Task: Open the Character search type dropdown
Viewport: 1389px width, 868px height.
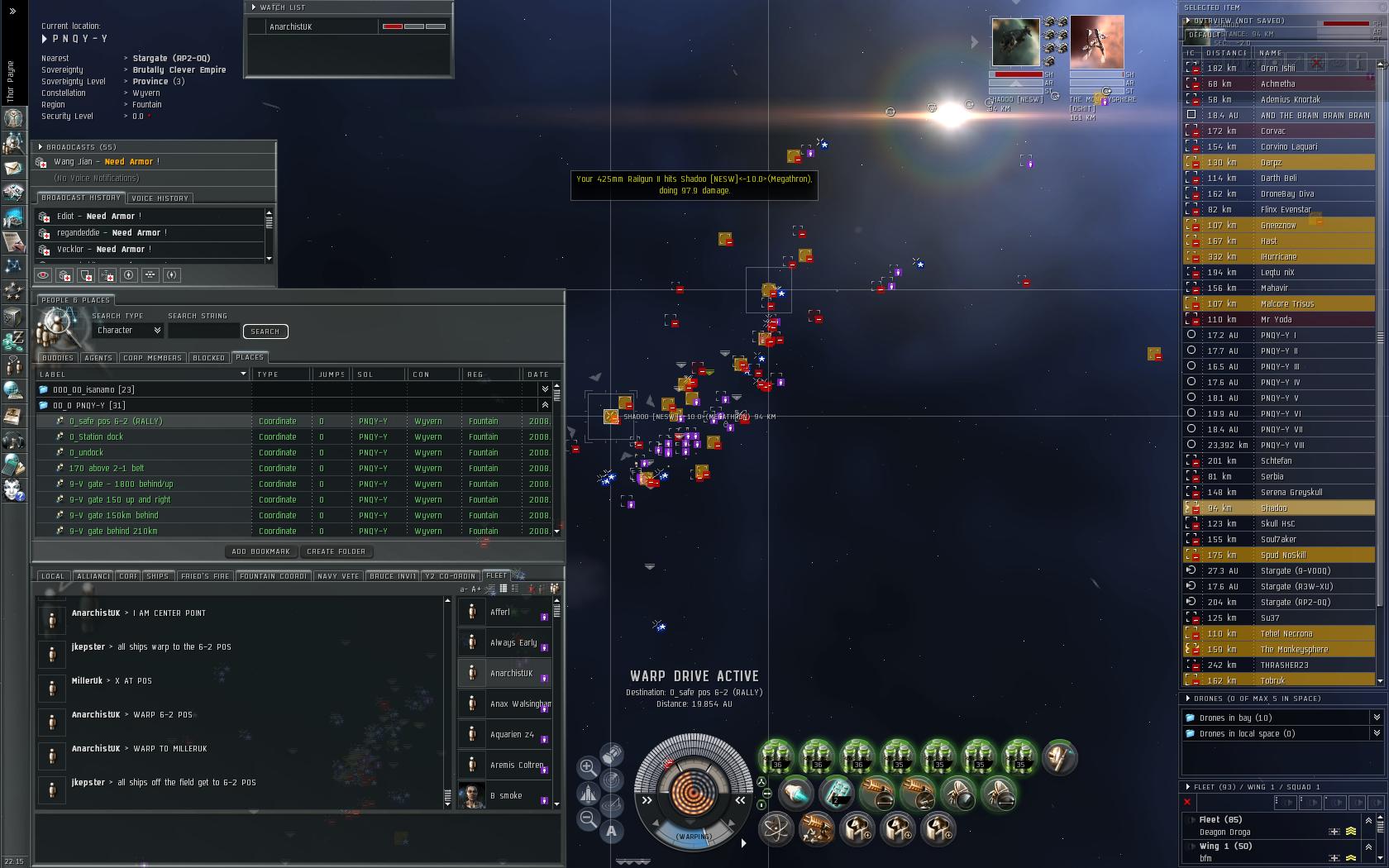Action: point(128,331)
